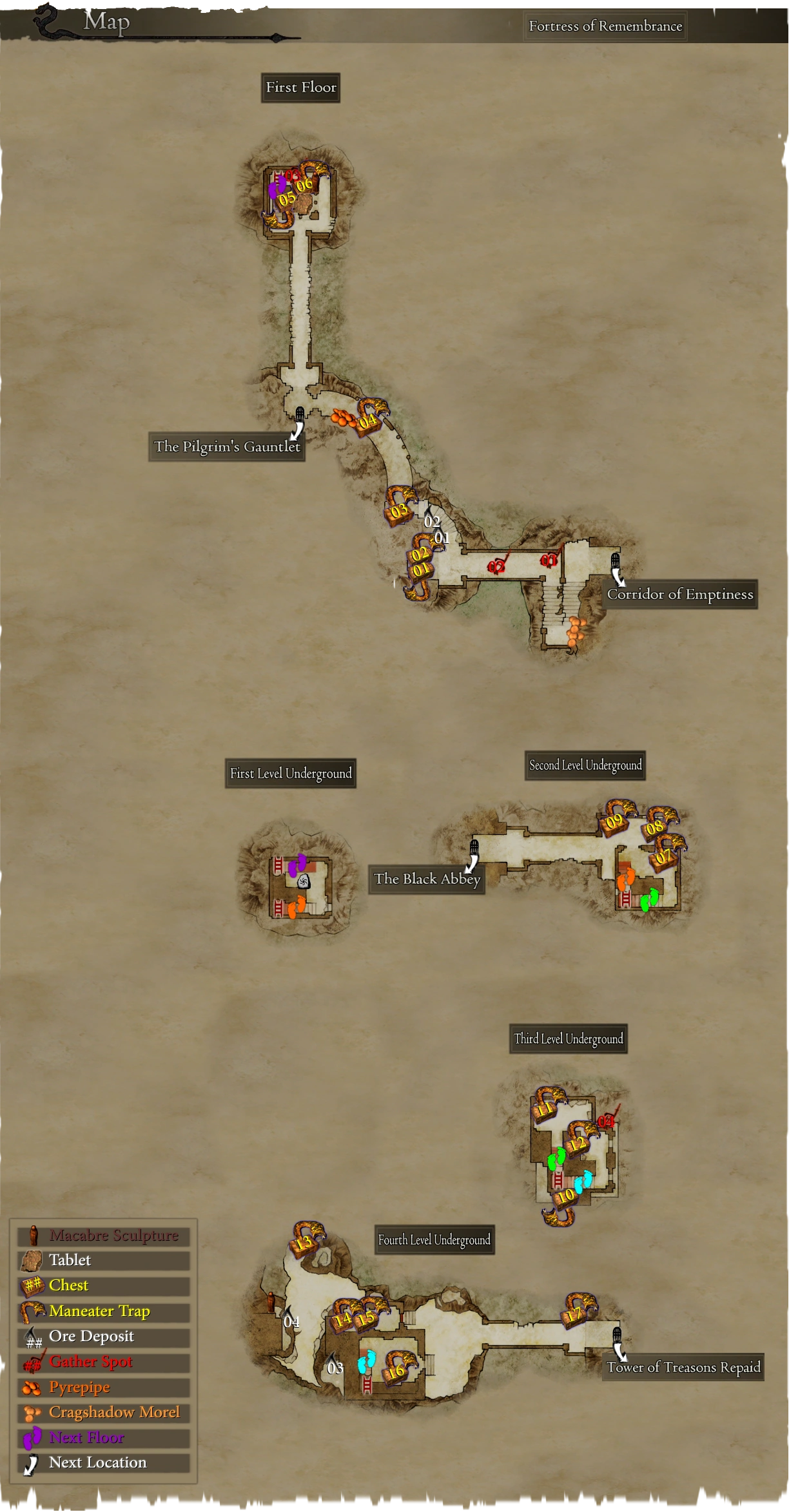Choose the Maneater Trap legend entry
789x1512 pixels.
(x=99, y=1311)
